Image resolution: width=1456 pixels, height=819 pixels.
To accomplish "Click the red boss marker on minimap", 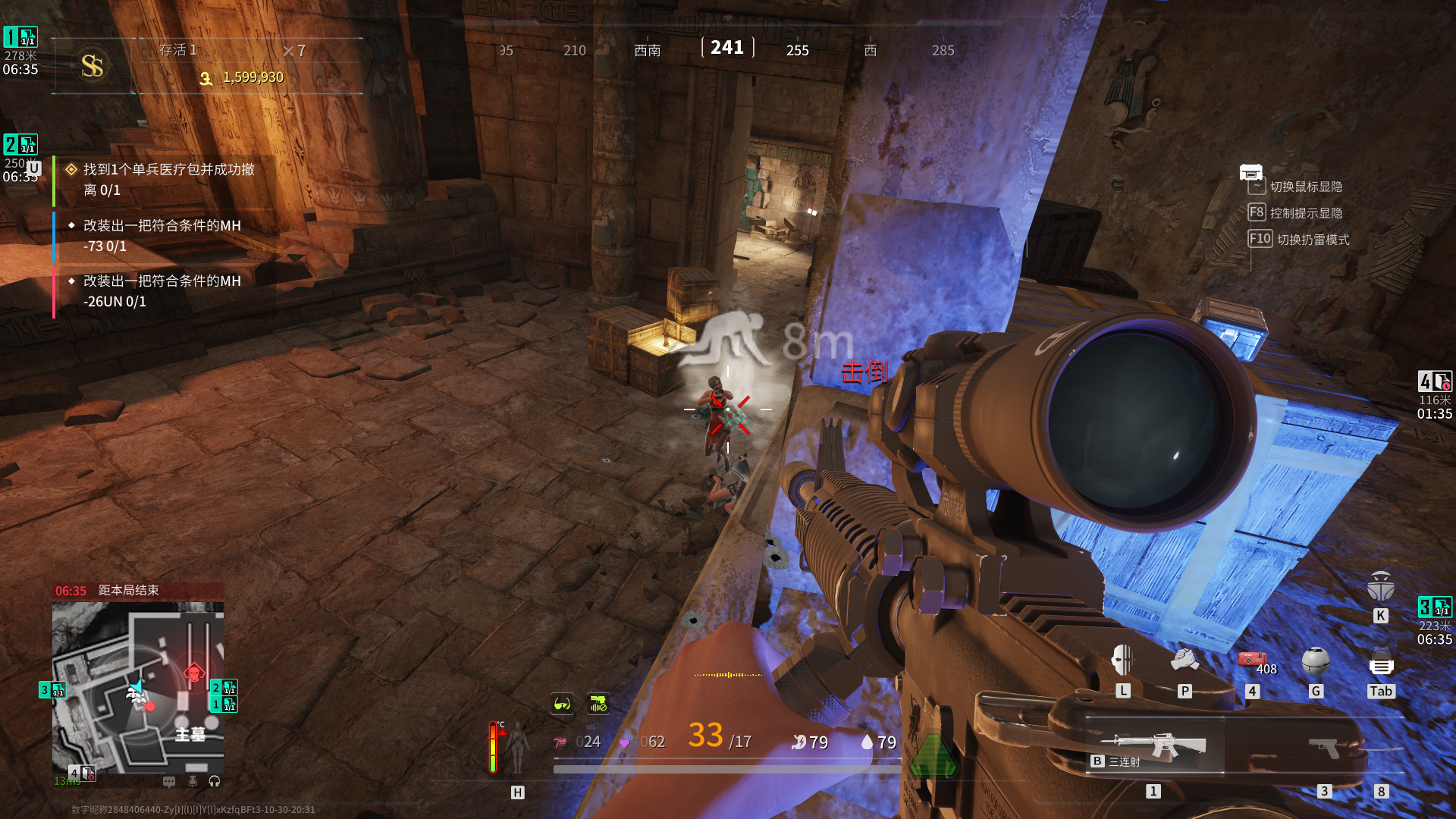I will click(194, 672).
